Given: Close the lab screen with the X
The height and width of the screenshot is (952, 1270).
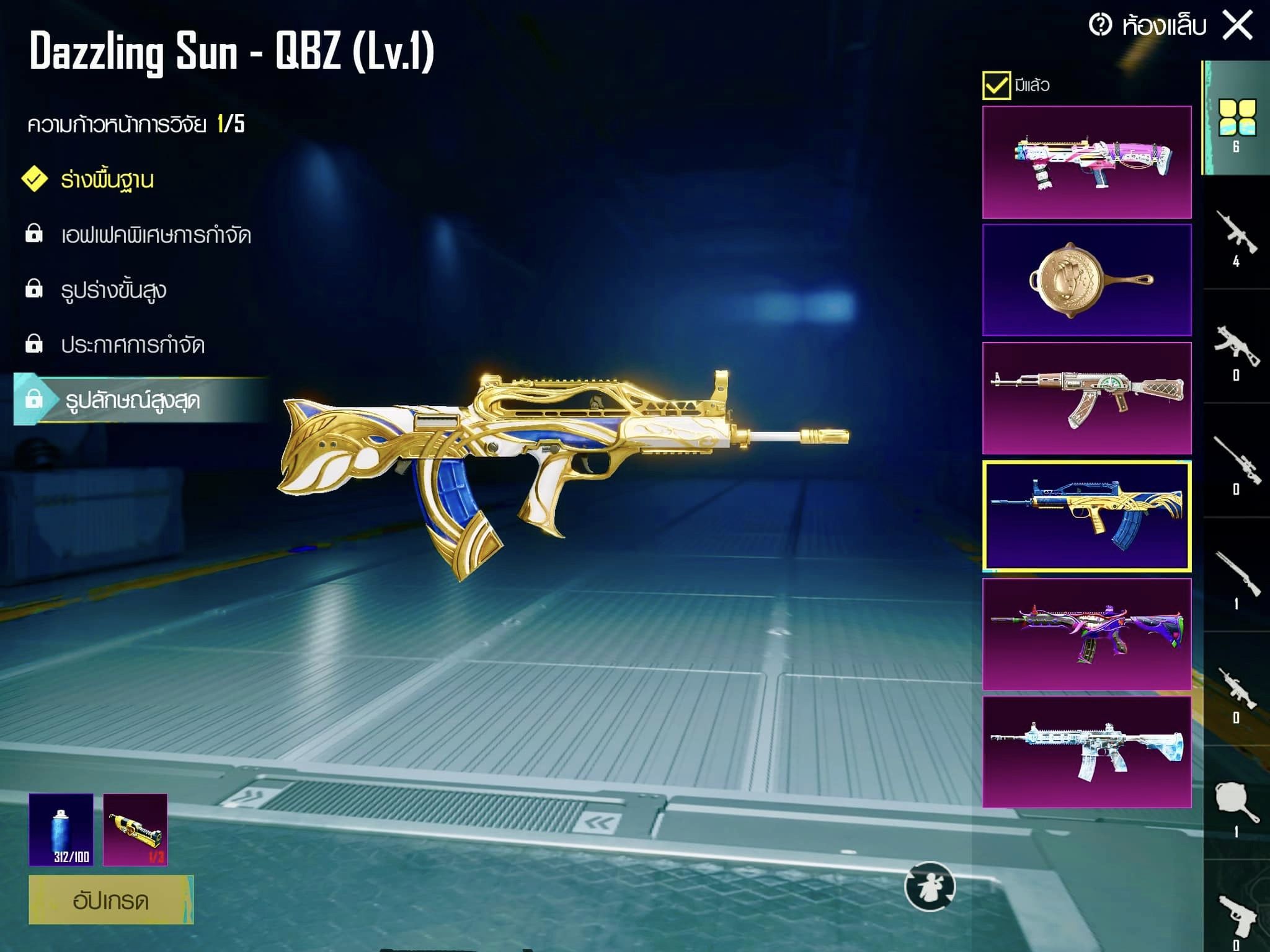Looking at the screenshot, I should coord(1237,25).
